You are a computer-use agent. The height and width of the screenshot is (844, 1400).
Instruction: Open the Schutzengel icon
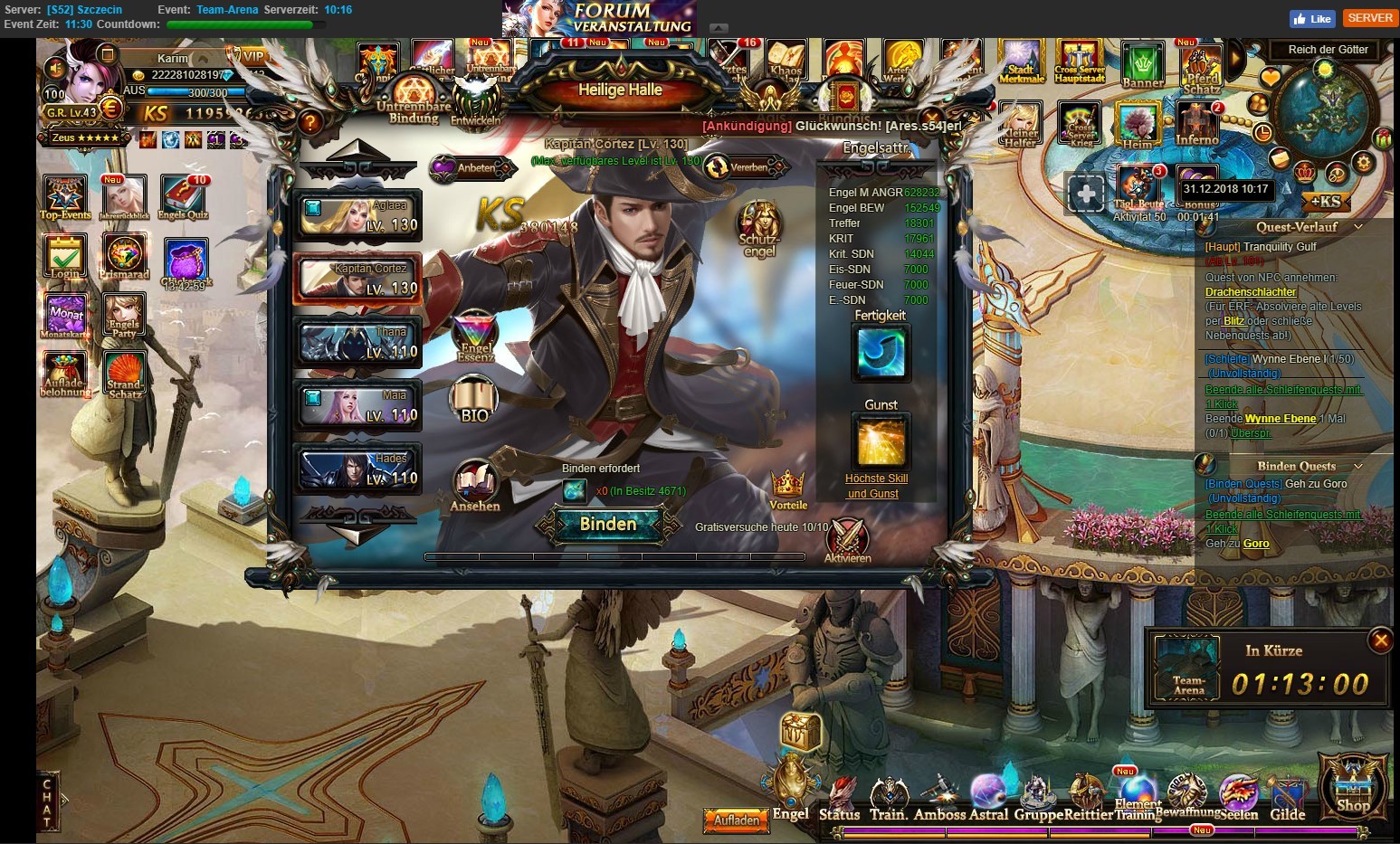point(759,228)
